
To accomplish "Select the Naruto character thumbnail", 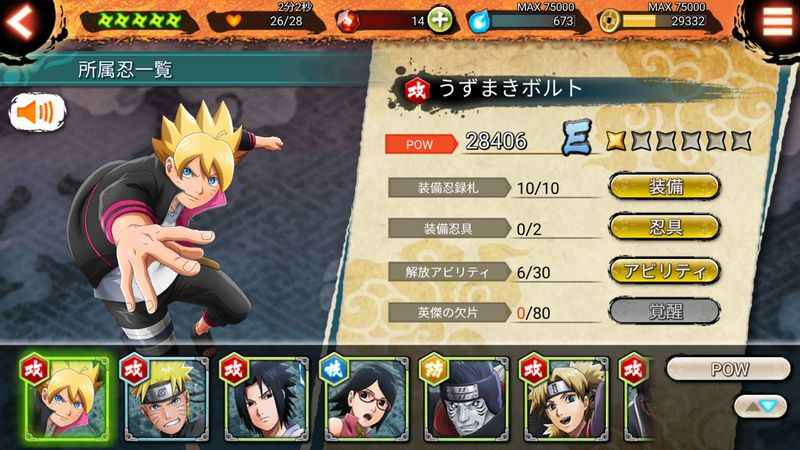I will pos(163,398).
